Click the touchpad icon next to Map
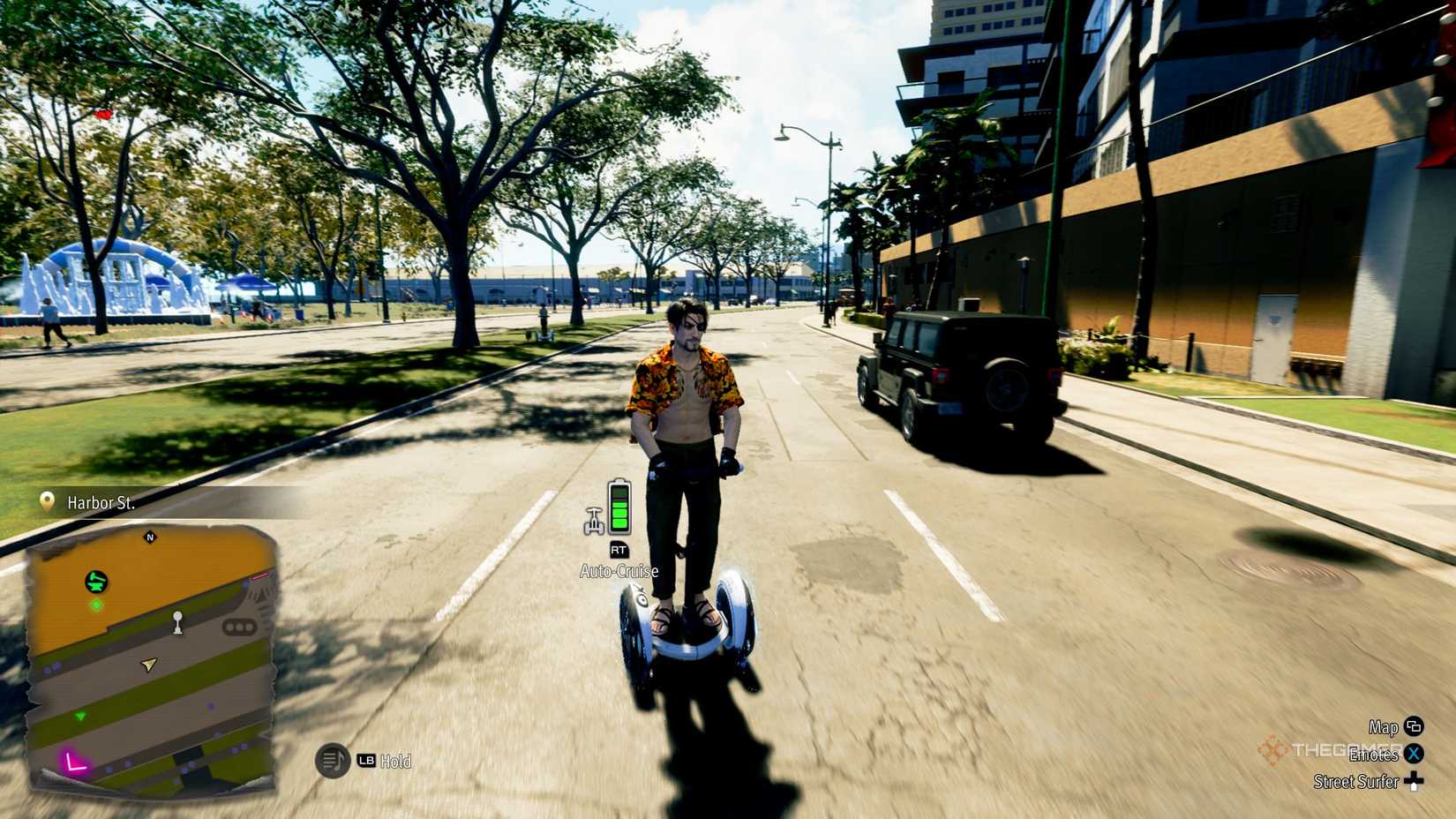The image size is (1456, 819). coord(1414,726)
